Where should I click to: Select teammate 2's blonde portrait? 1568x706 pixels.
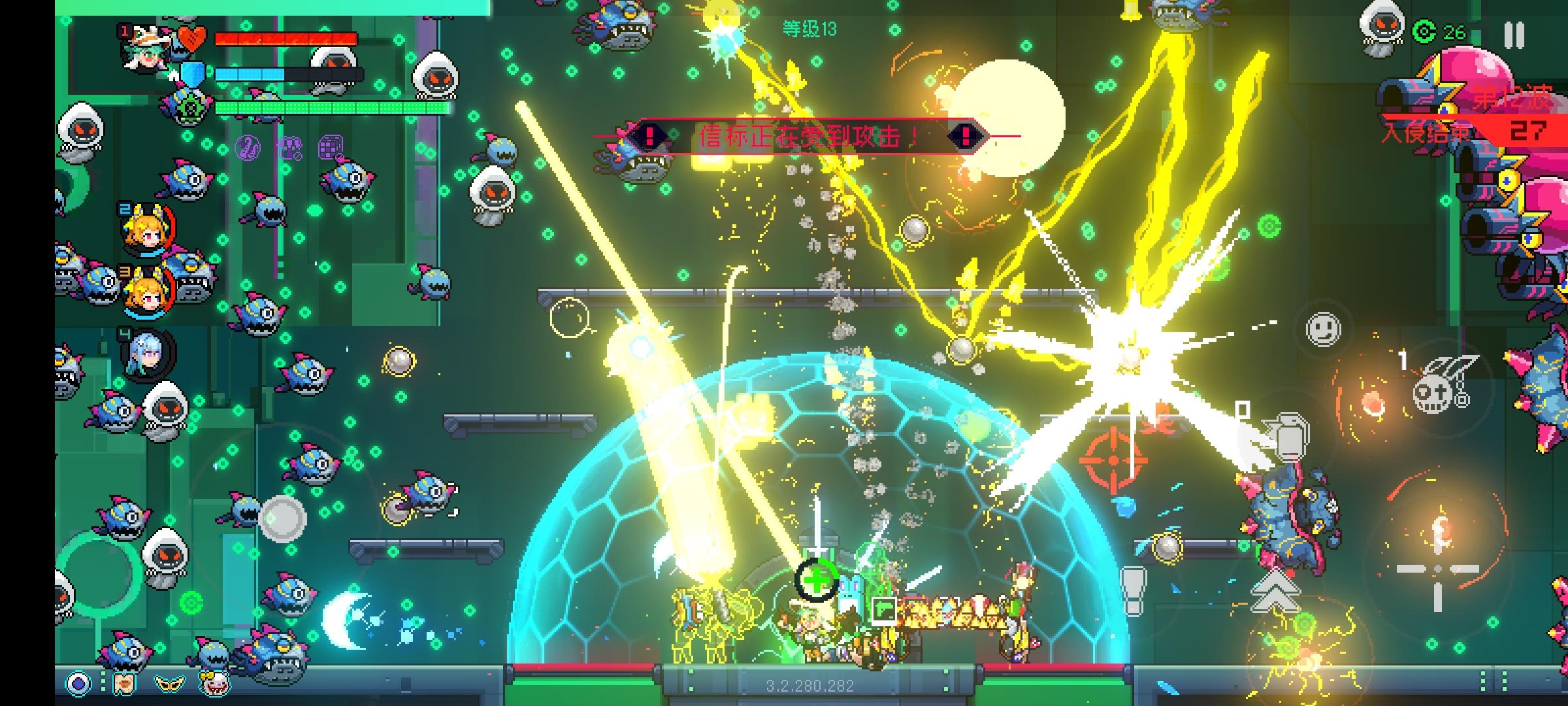(148, 230)
